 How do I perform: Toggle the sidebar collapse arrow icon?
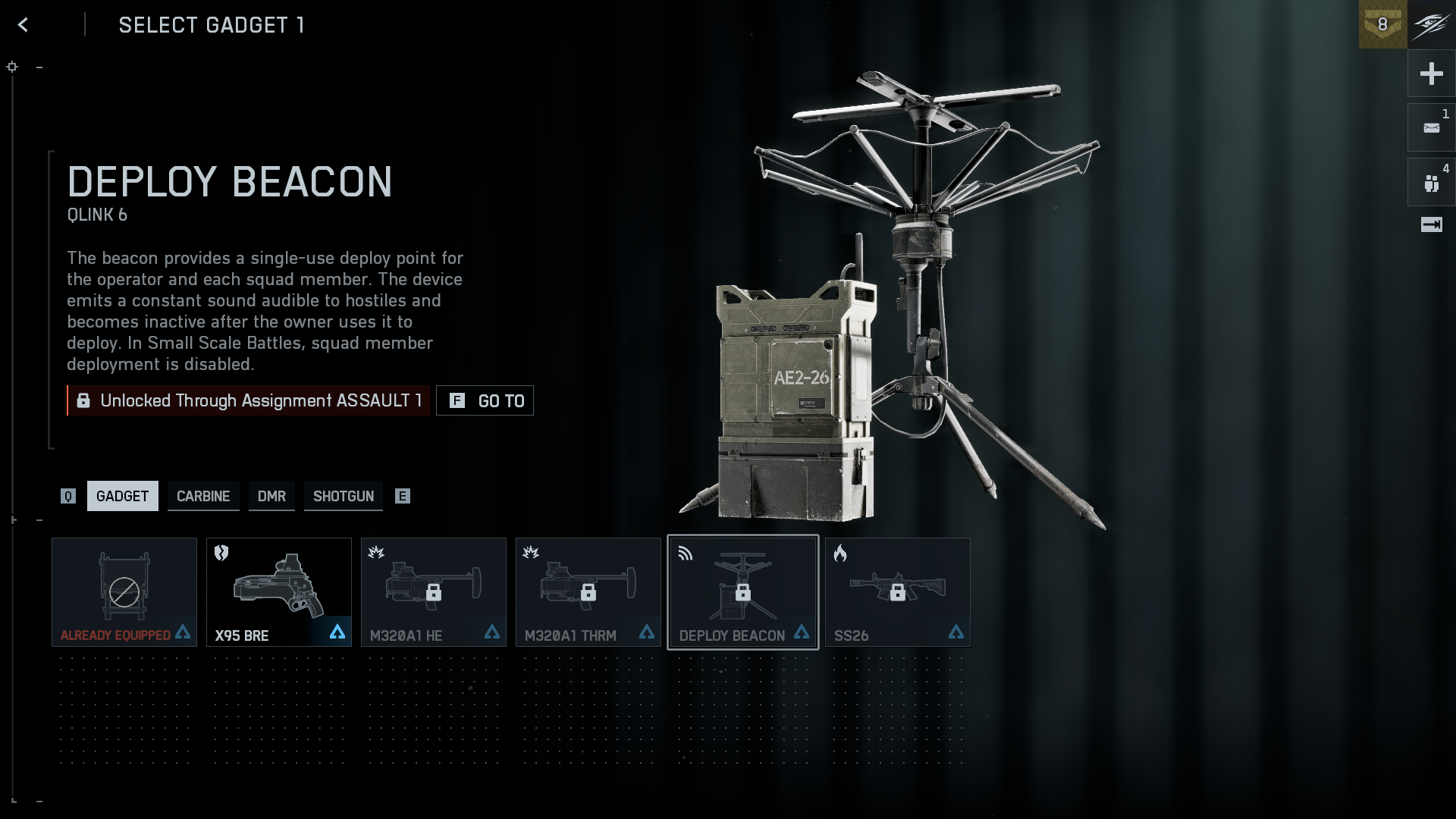coord(1431,224)
